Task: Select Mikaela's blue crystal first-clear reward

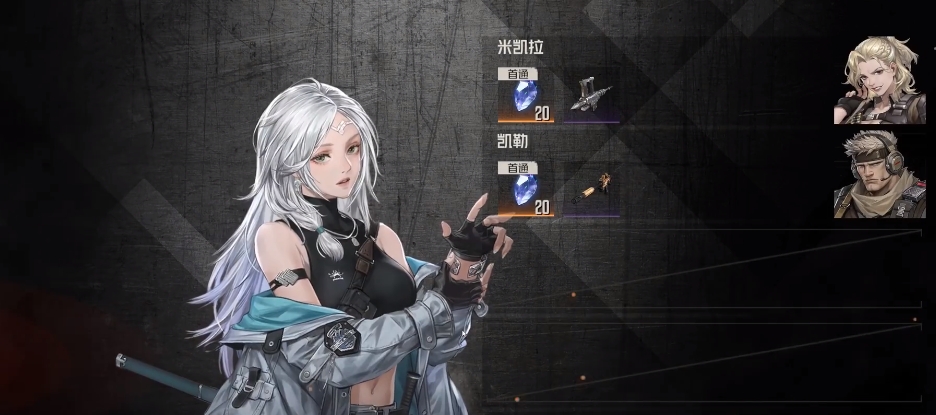Action: (x=526, y=96)
